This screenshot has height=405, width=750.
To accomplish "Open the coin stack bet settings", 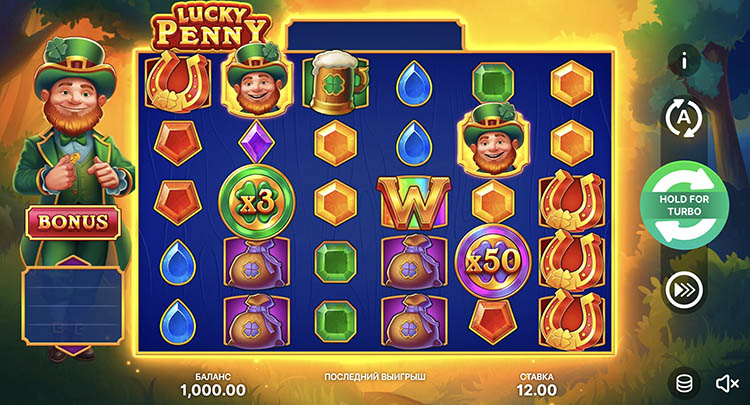I will [684, 382].
